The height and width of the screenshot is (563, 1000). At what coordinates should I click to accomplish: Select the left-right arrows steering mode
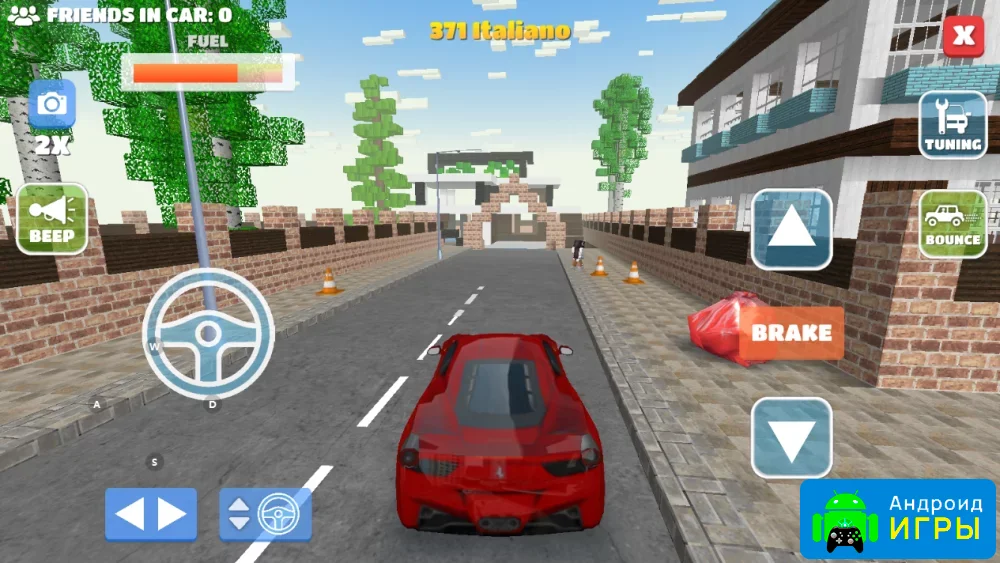[x=151, y=514]
